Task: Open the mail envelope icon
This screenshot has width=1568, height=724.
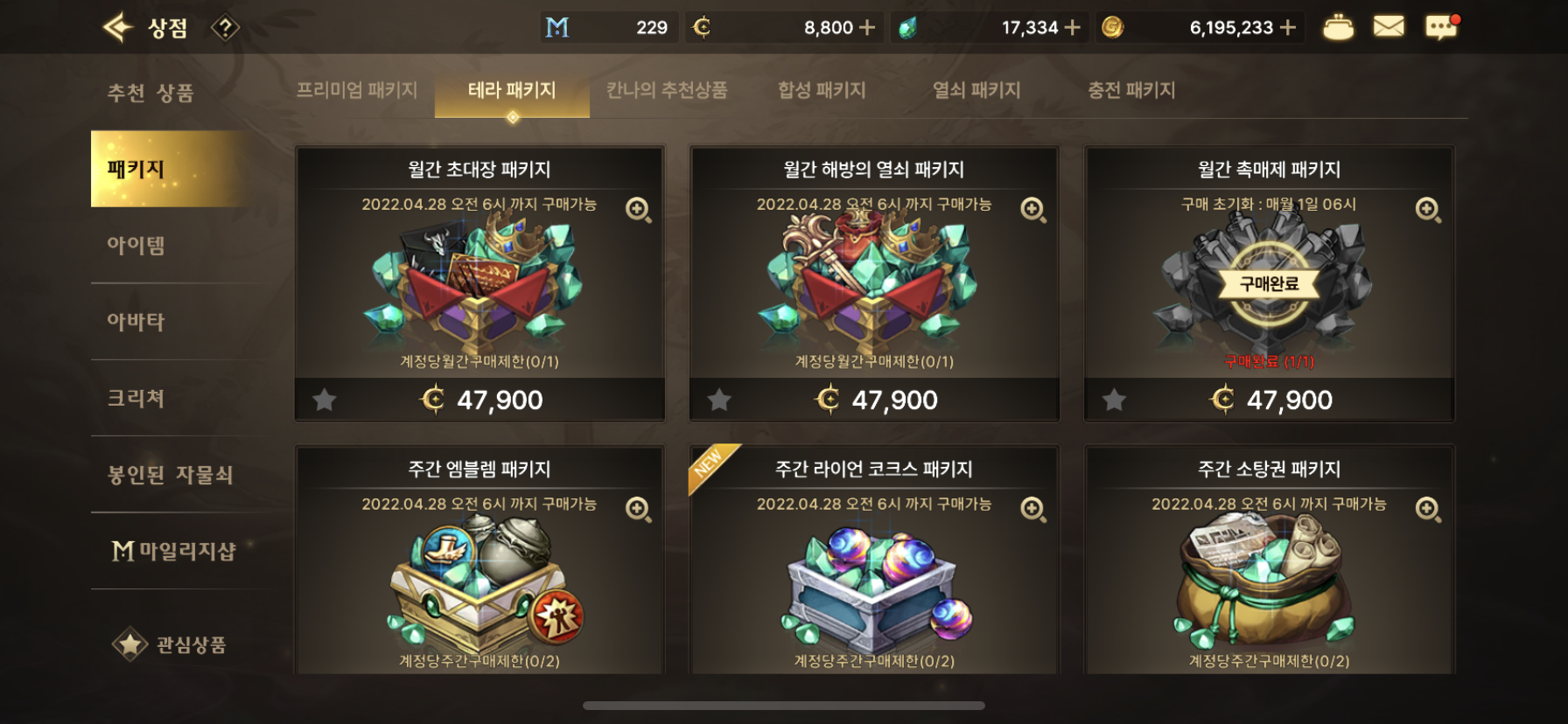Action: tap(1388, 27)
